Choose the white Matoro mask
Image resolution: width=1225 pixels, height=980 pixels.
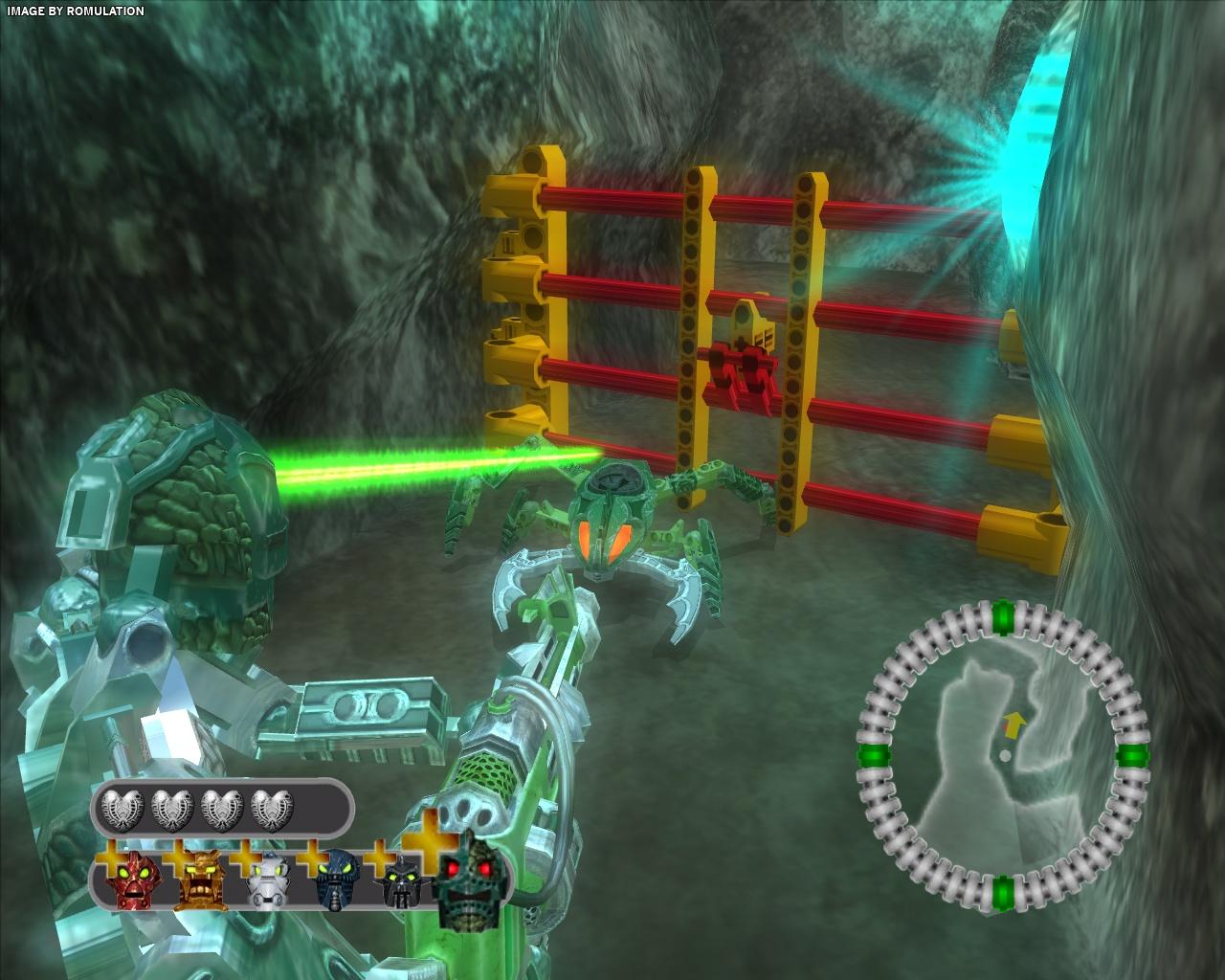[264, 881]
